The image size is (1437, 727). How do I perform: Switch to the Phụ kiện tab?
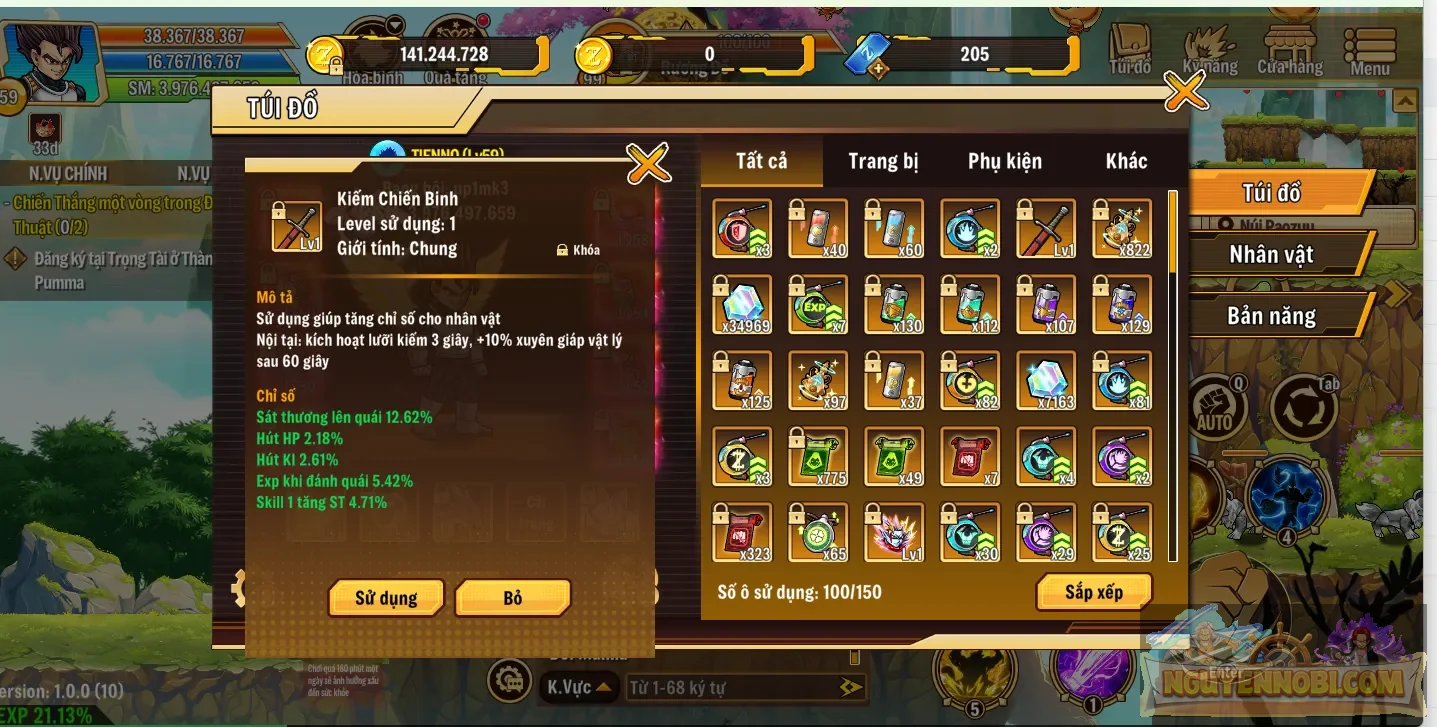[1004, 160]
